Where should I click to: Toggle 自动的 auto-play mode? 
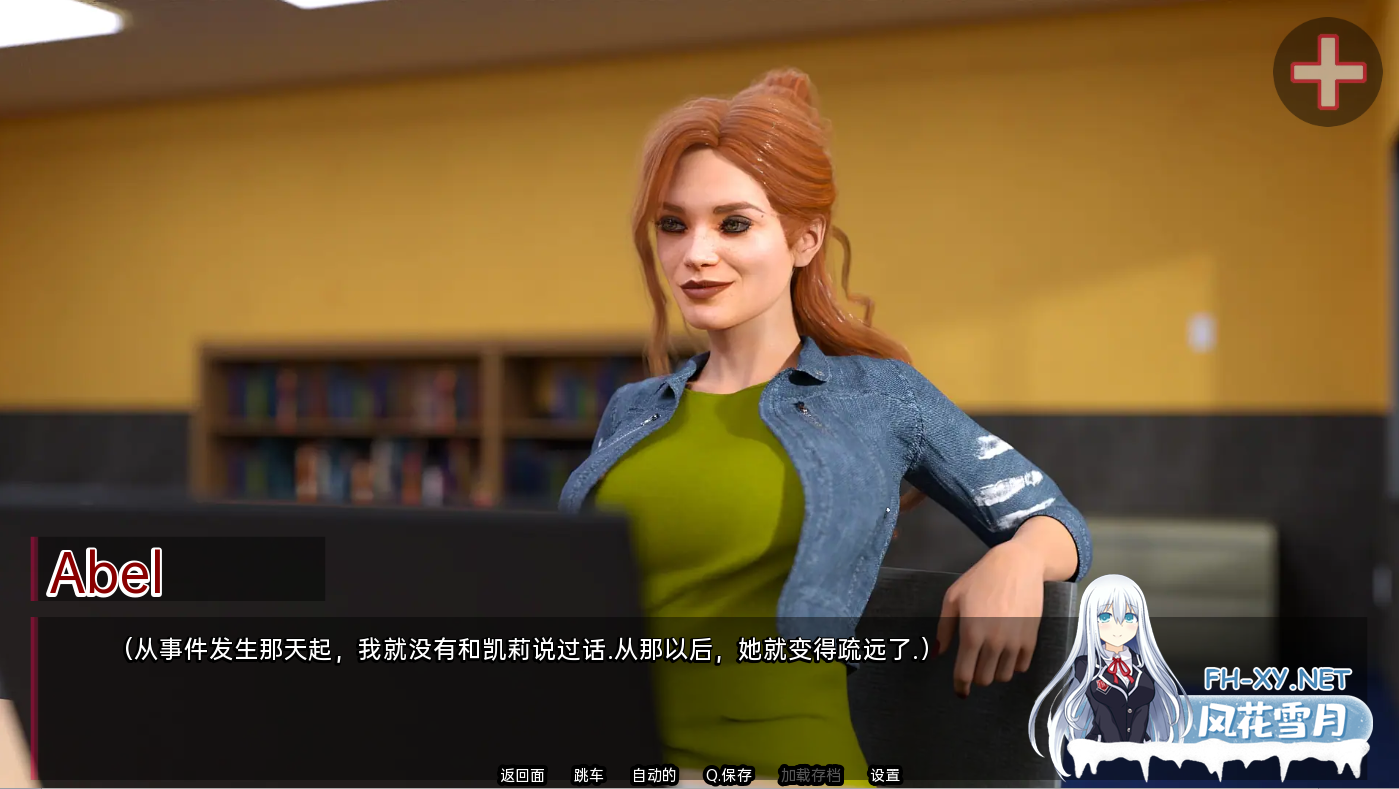point(653,775)
